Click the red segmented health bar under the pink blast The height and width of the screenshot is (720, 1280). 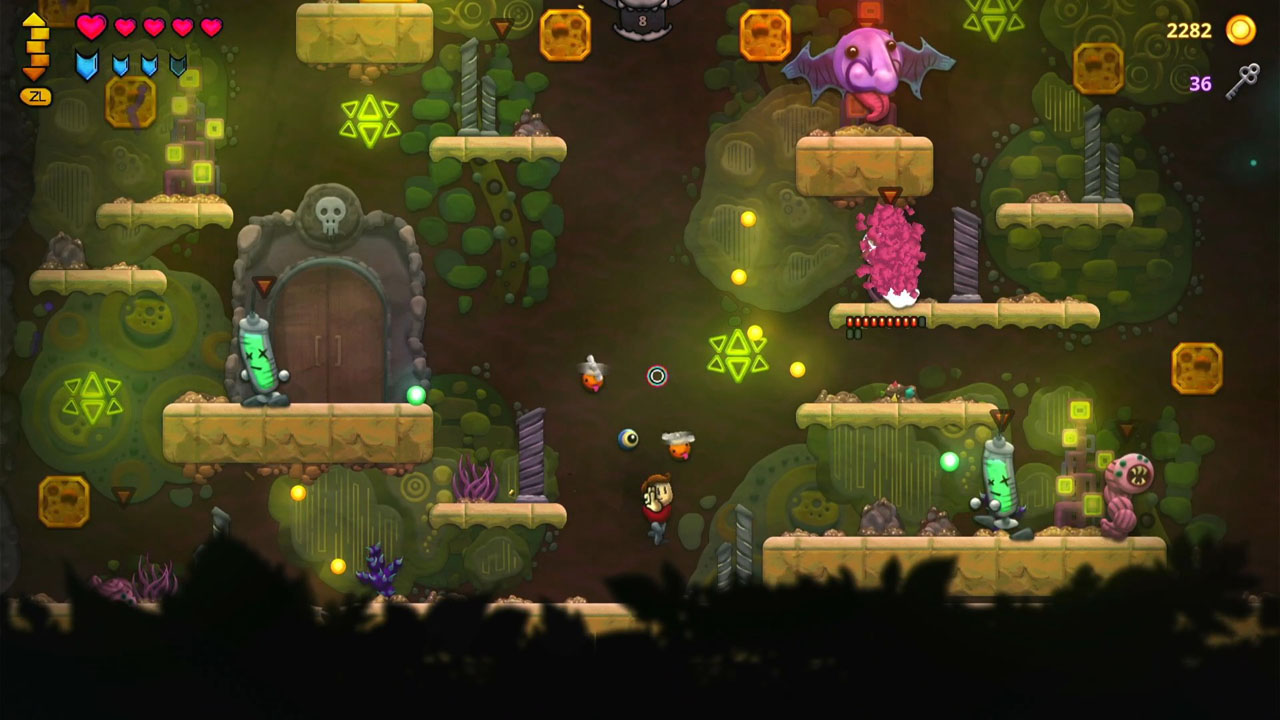tap(883, 321)
